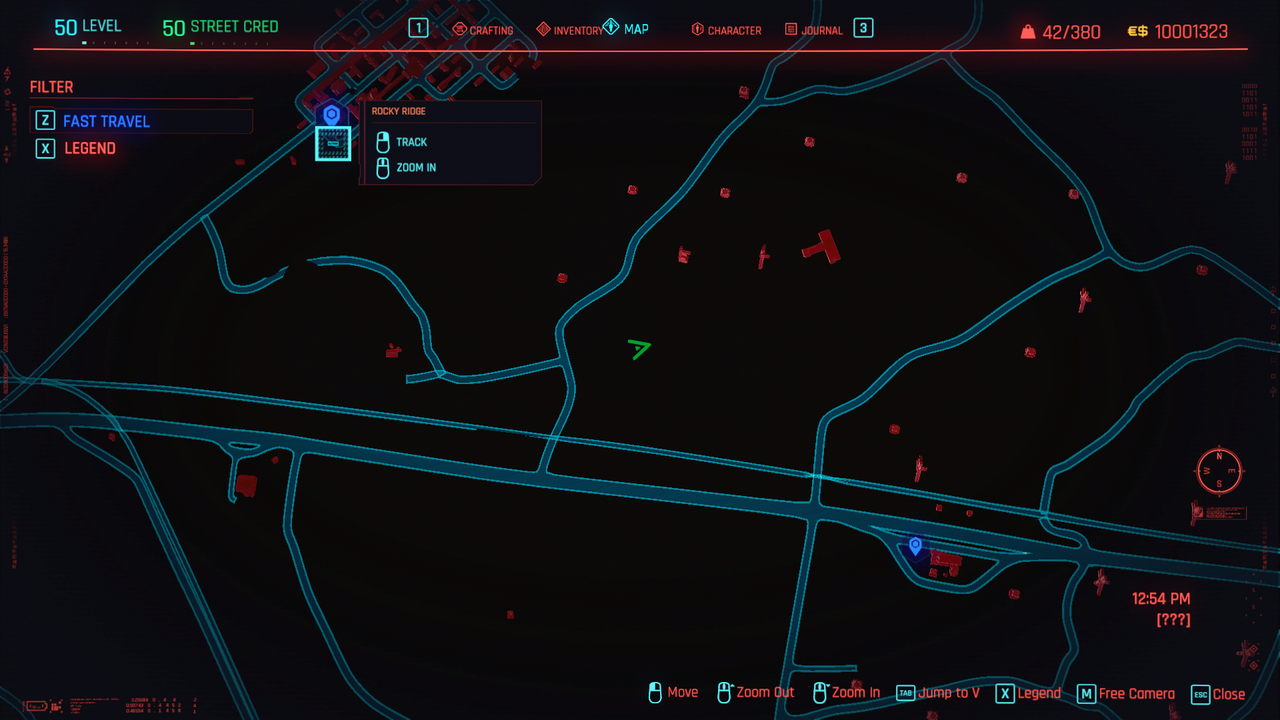Image resolution: width=1280 pixels, height=720 pixels.
Task: Open the Character tab
Action: [726, 30]
